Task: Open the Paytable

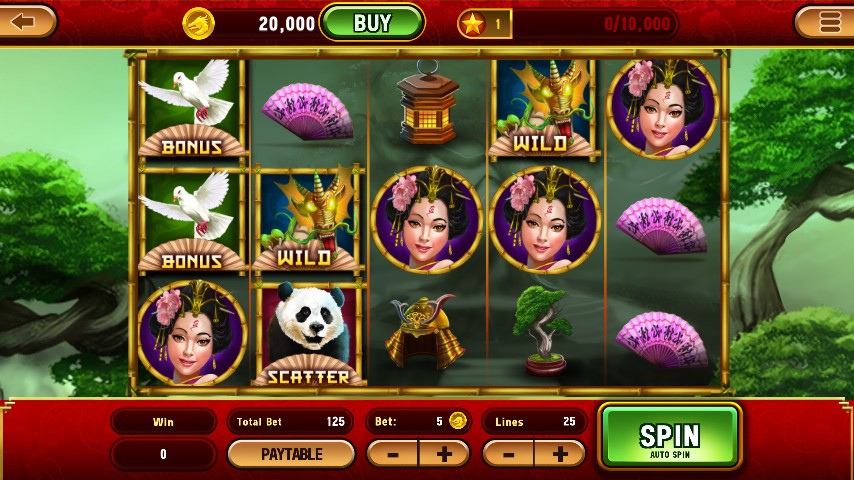Action: [291, 454]
